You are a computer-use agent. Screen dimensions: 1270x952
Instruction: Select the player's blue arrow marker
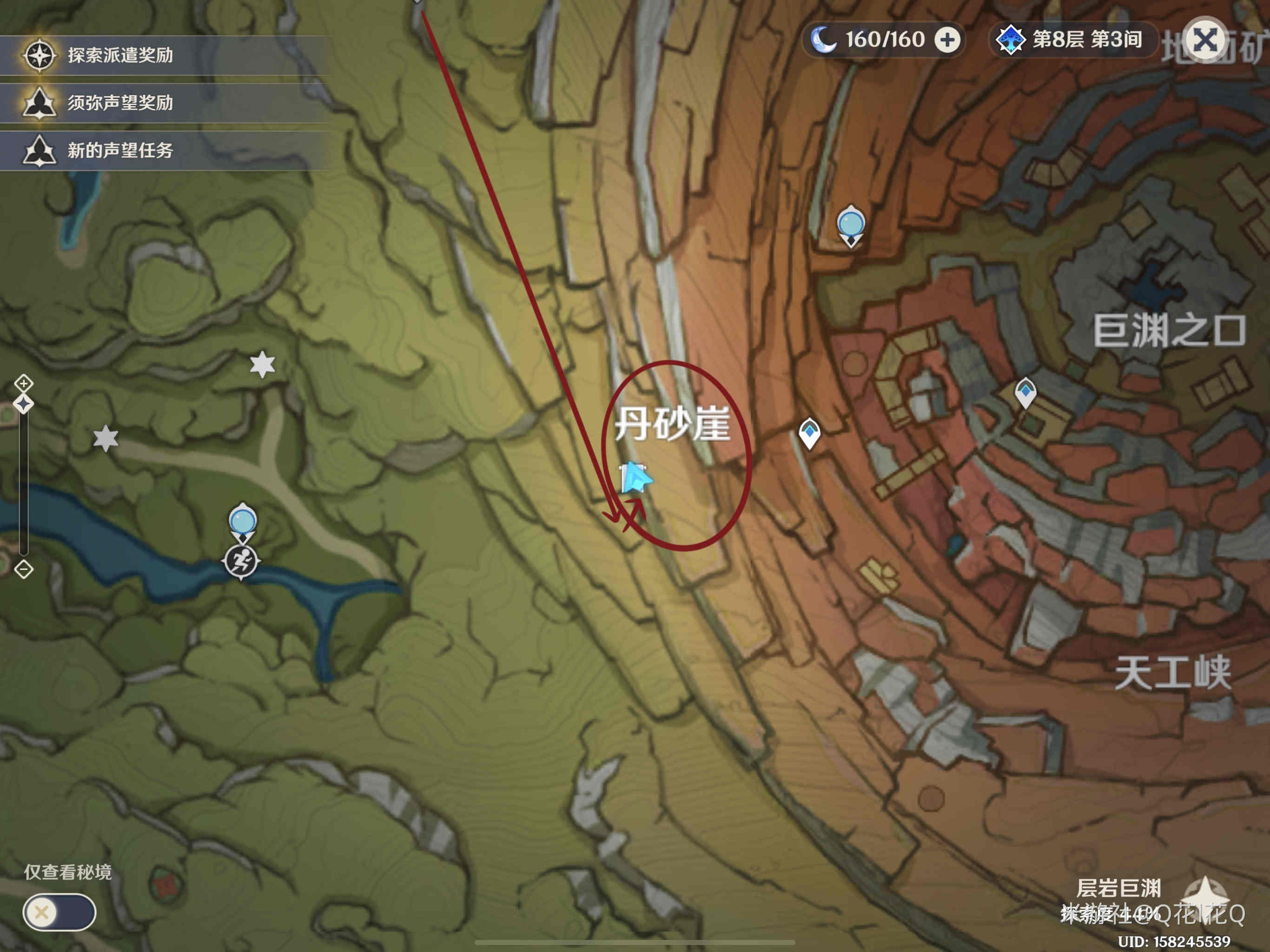pyautogui.click(x=635, y=478)
